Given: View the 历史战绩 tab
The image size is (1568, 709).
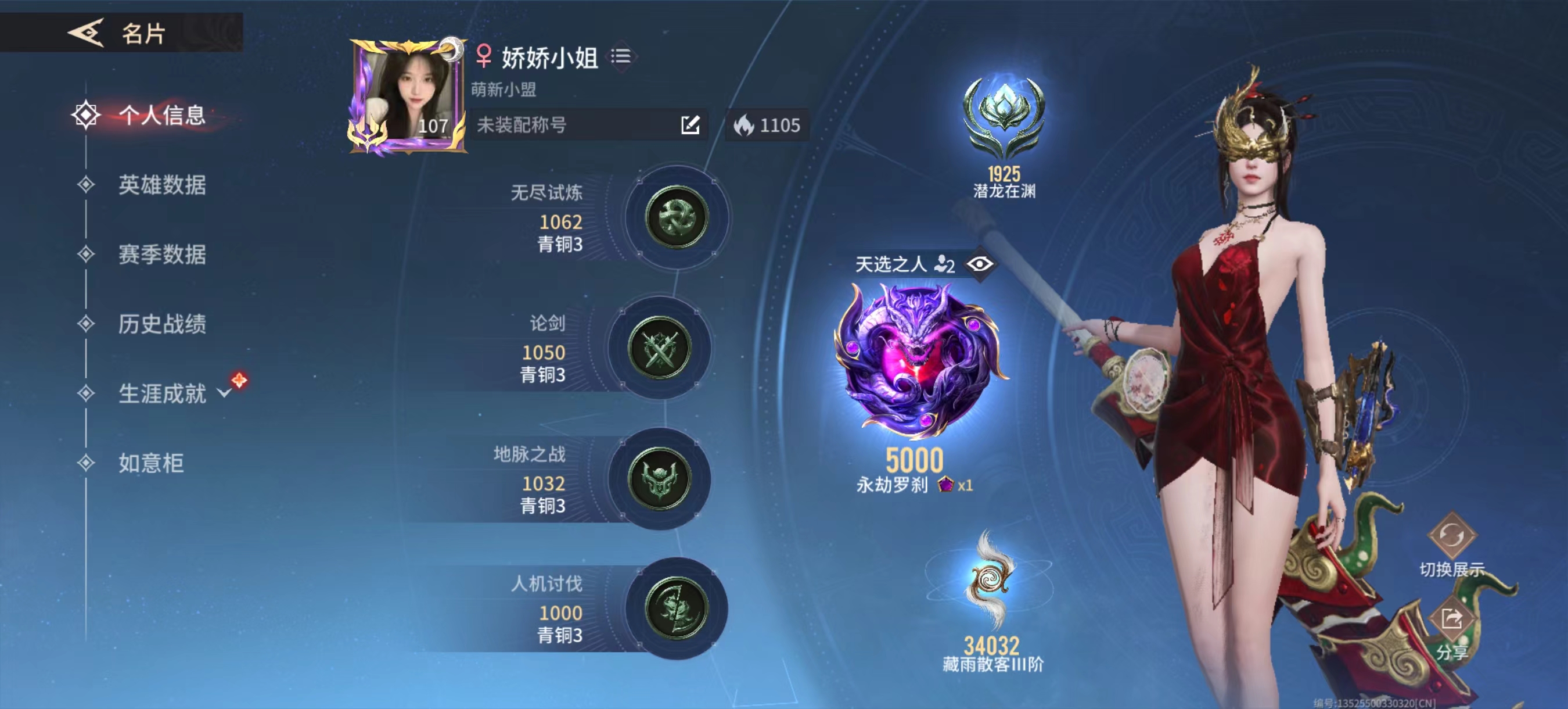Looking at the screenshot, I should (x=161, y=324).
